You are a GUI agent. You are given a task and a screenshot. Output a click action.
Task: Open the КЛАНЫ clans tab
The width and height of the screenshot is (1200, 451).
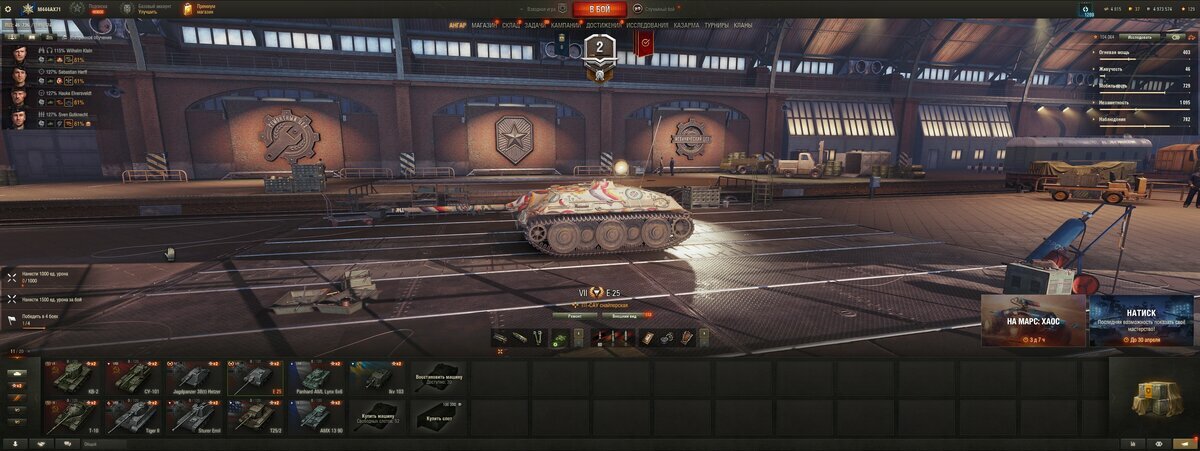pyautogui.click(x=743, y=25)
